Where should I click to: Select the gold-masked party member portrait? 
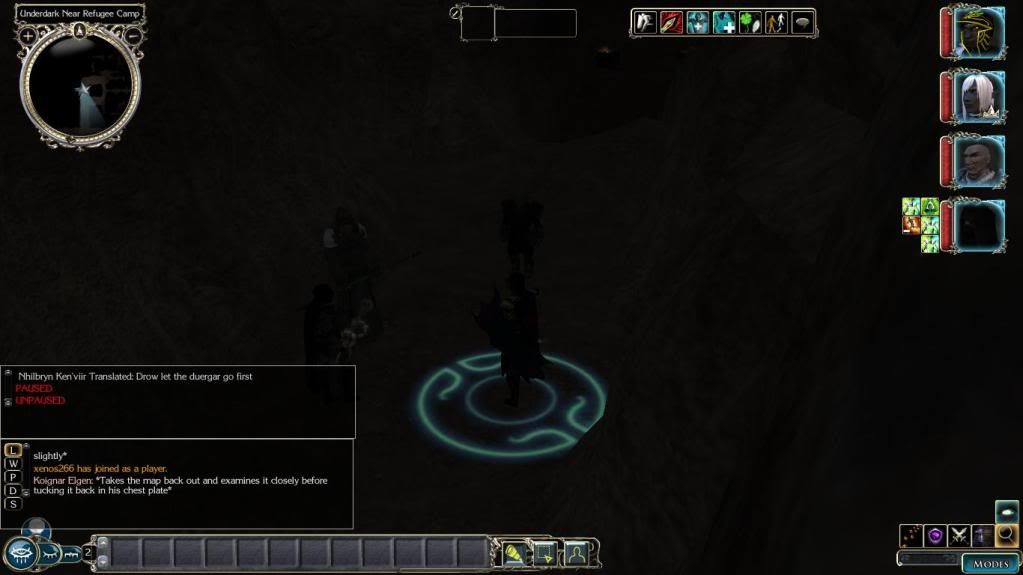tap(976, 33)
